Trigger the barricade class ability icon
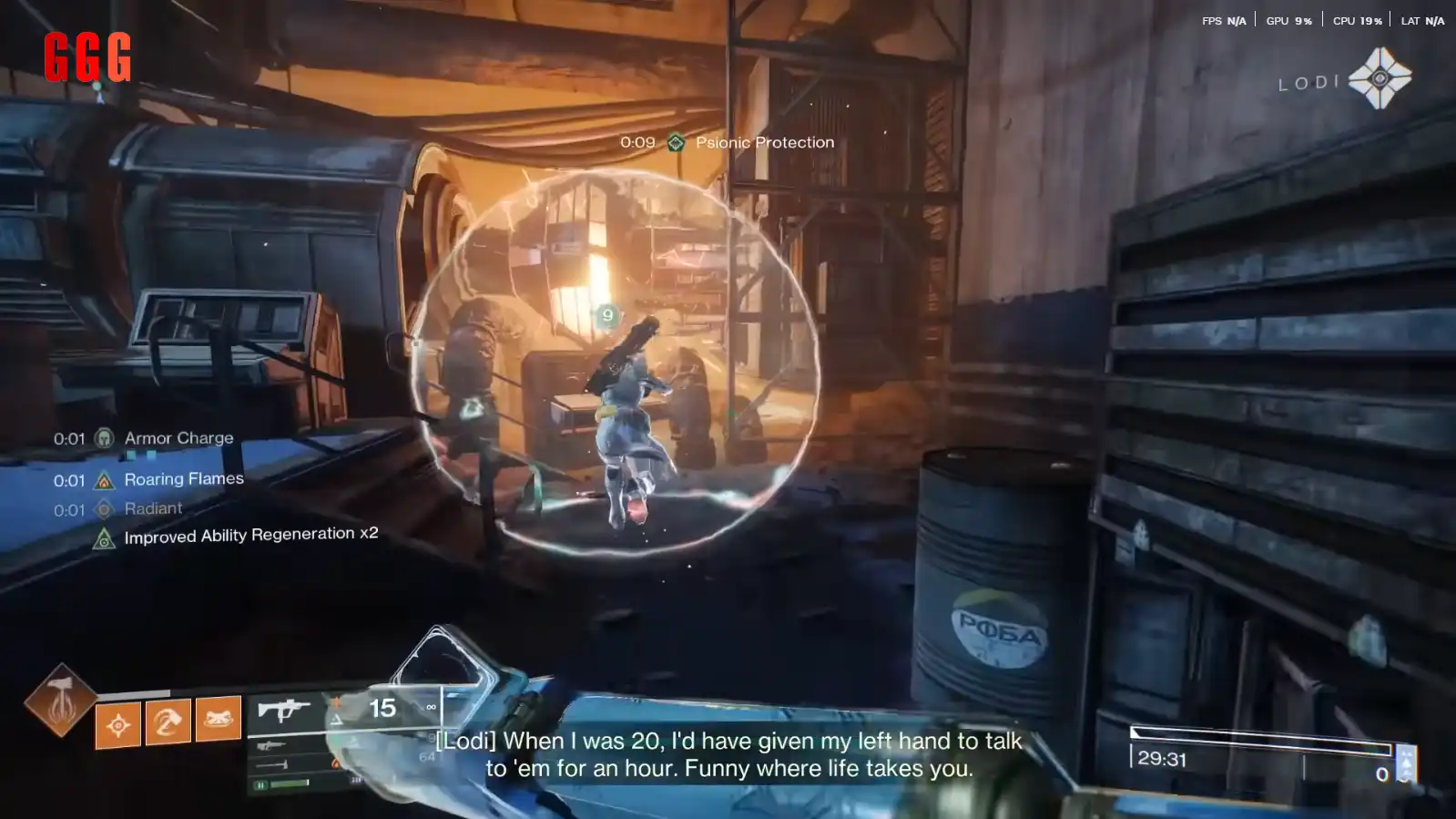Image resolution: width=1456 pixels, height=819 pixels. (219, 719)
